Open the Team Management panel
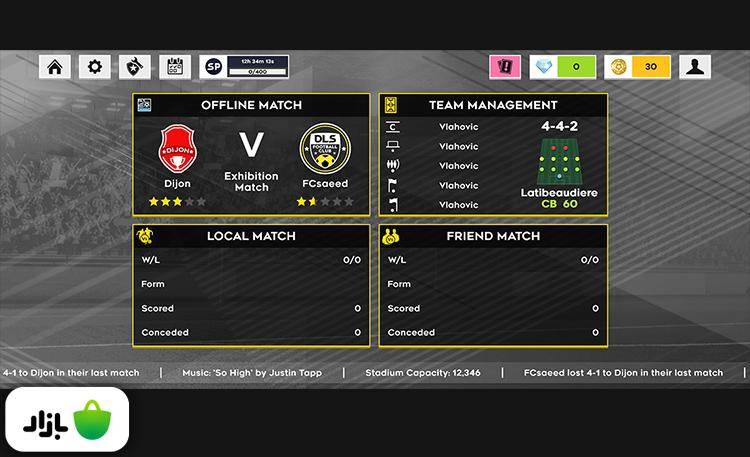The height and width of the screenshot is (457, 750). pos(493,104)
